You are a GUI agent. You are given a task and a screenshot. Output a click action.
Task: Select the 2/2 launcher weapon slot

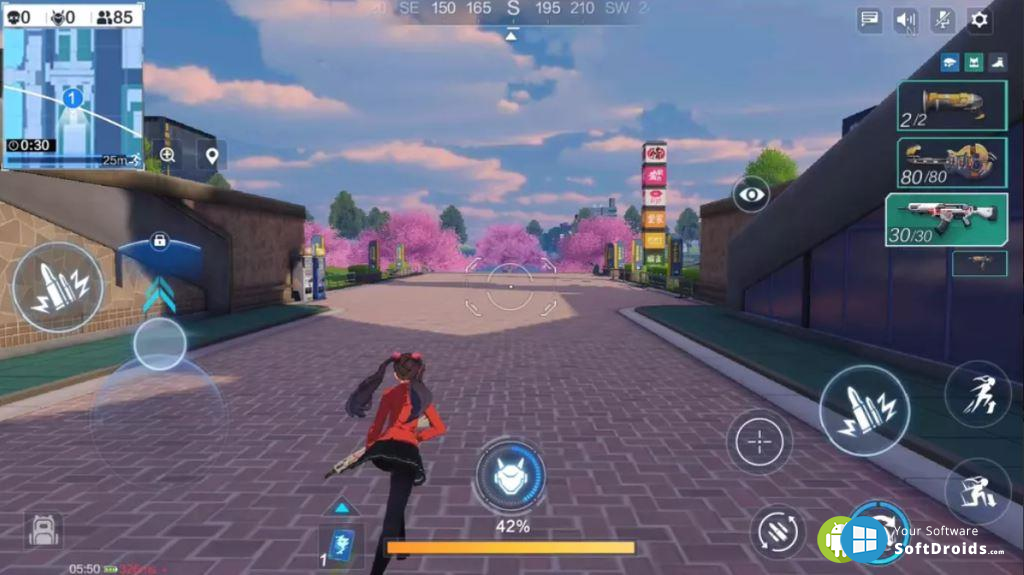click(x=951, y=106)
